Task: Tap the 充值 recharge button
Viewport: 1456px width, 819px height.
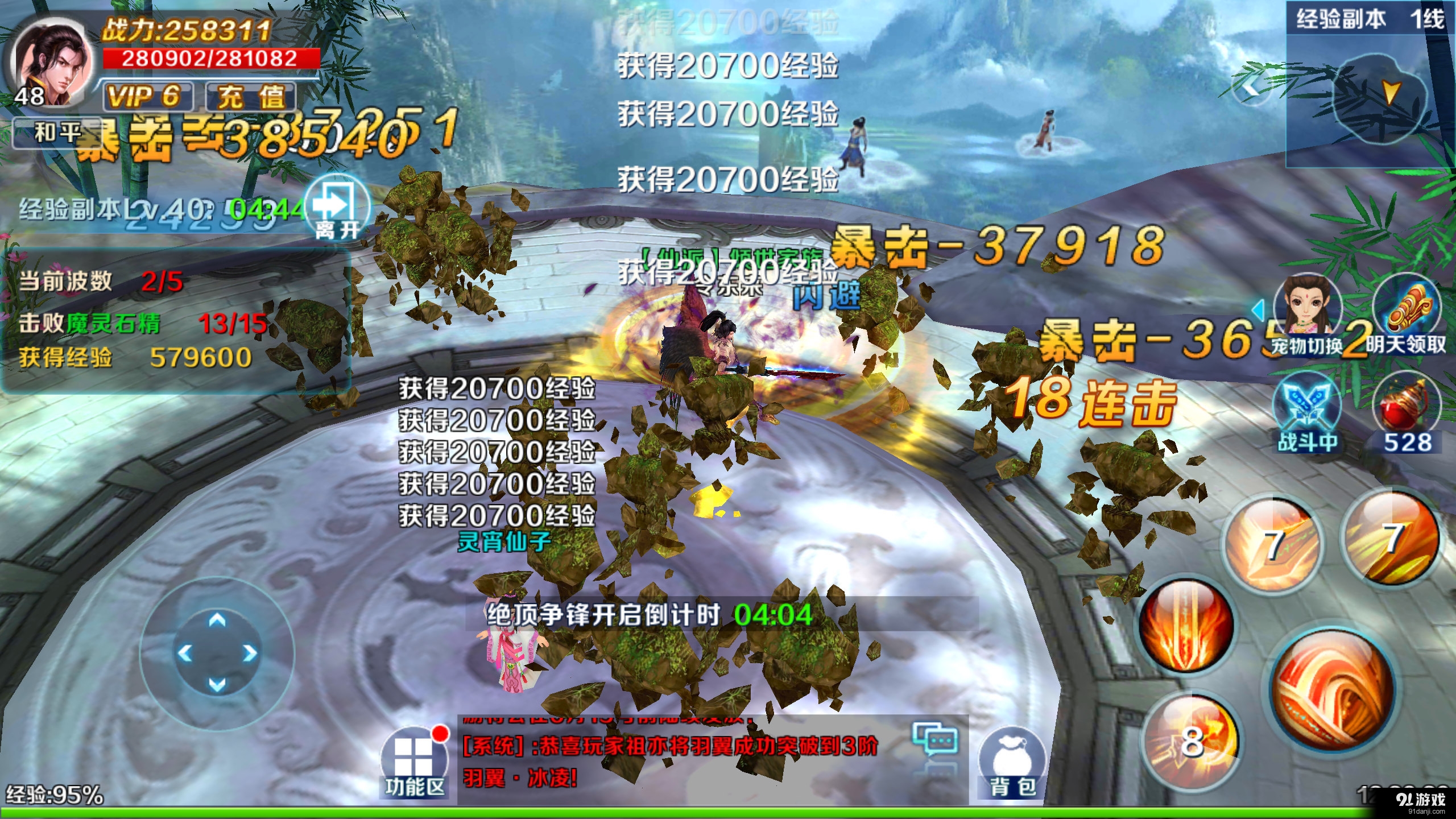Action: [250, 96]
